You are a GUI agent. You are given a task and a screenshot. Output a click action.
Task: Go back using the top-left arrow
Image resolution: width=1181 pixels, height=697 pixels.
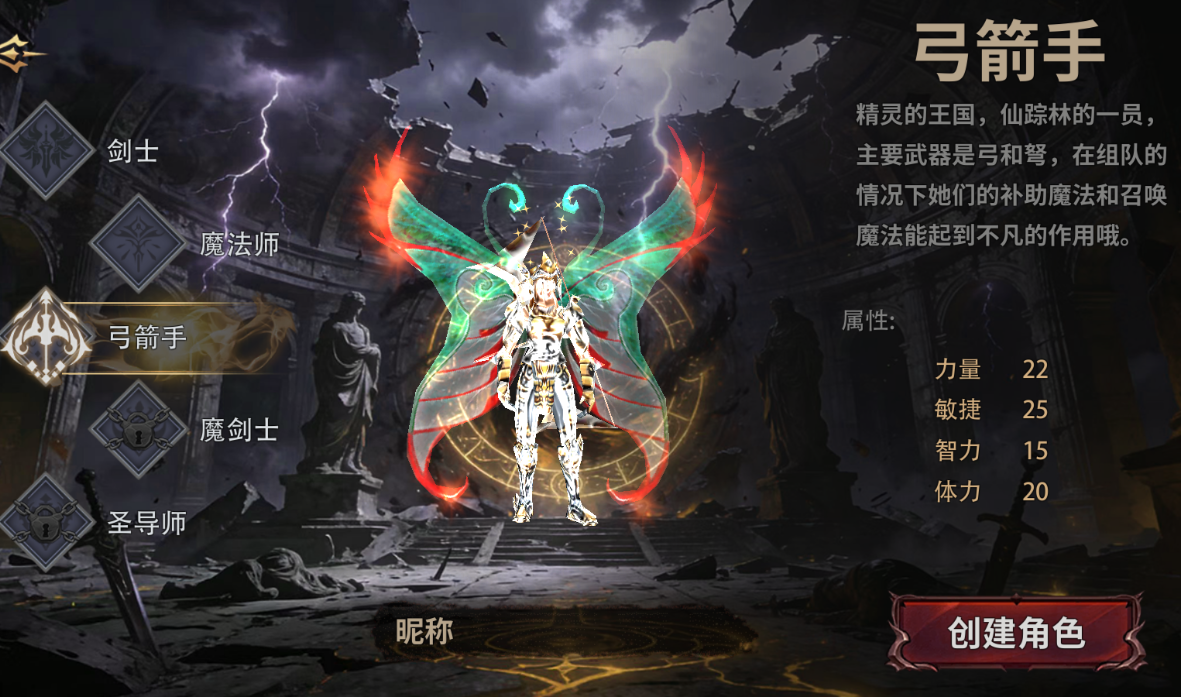[x=20, y=52]
